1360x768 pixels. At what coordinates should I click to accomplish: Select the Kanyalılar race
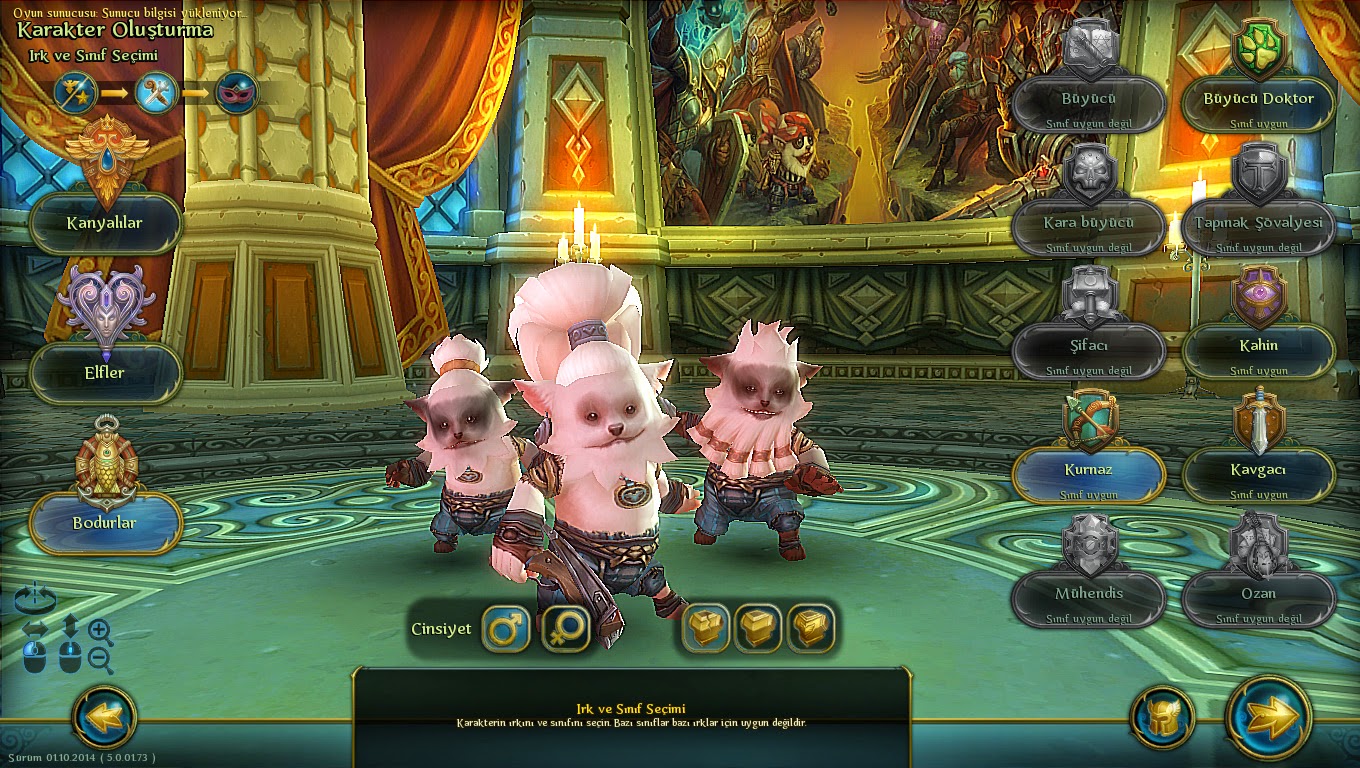click(106, 223)
